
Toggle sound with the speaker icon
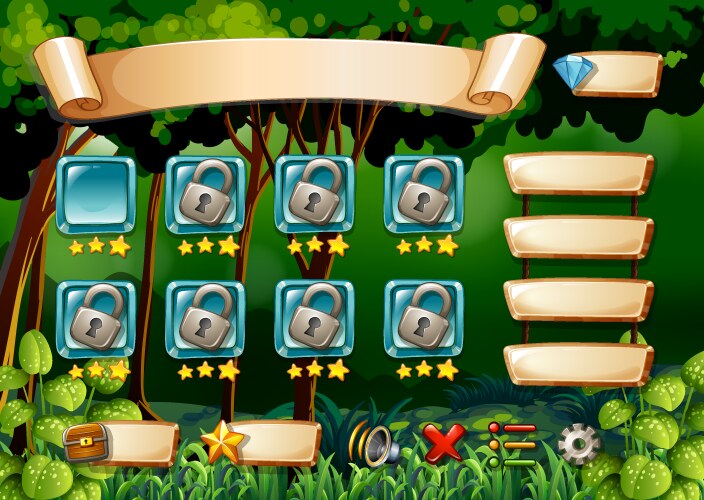[372, 444]
